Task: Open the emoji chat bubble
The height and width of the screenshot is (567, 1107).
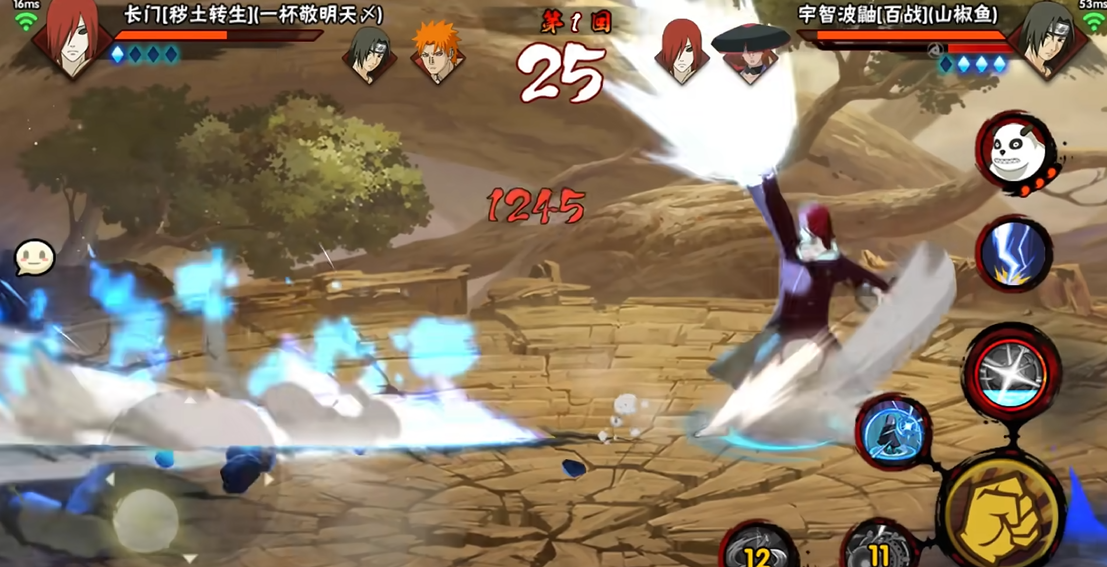Action: point(34,258)
